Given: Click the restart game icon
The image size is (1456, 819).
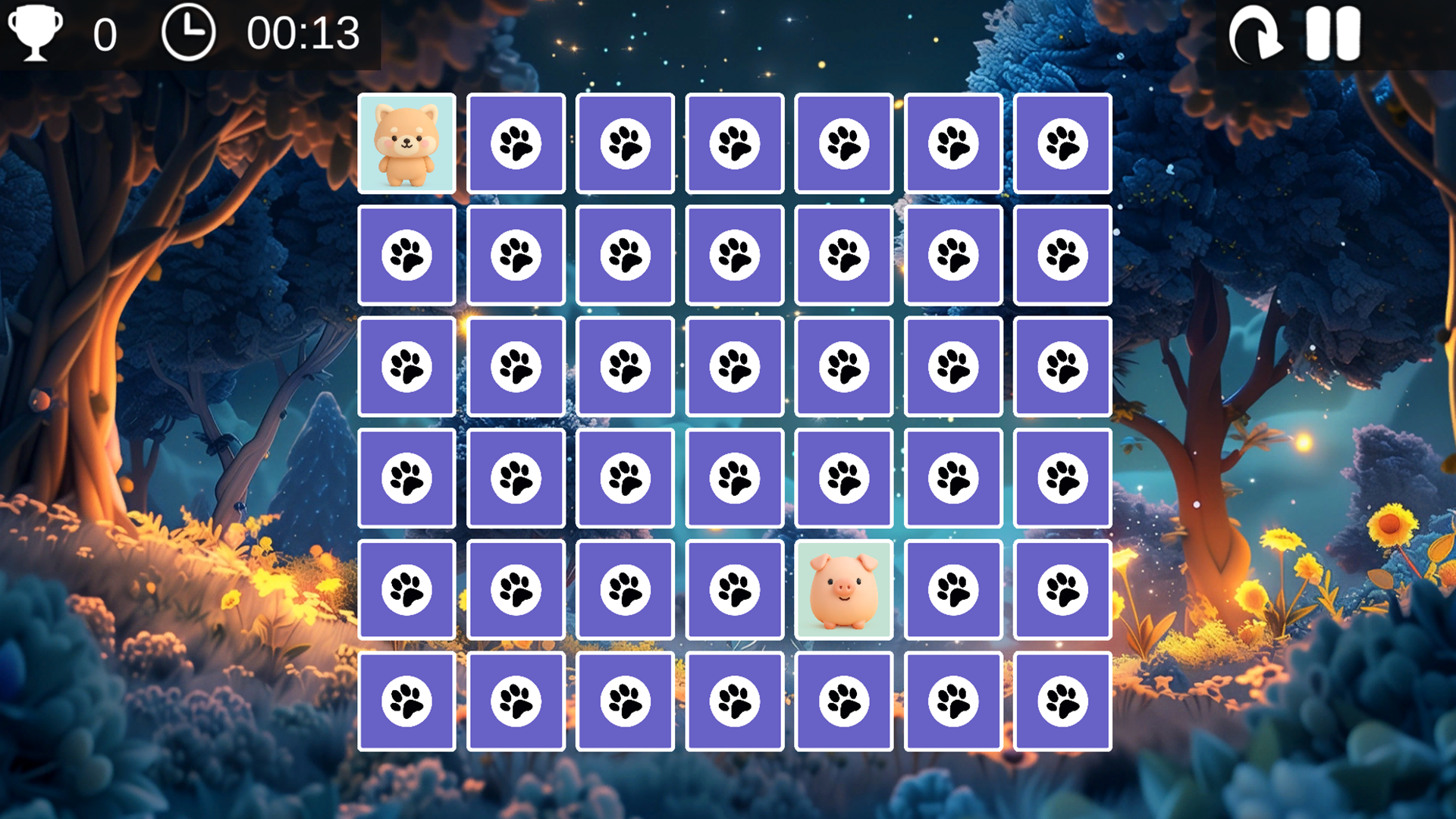Looking at the screenshot, I should point(1255,33).
